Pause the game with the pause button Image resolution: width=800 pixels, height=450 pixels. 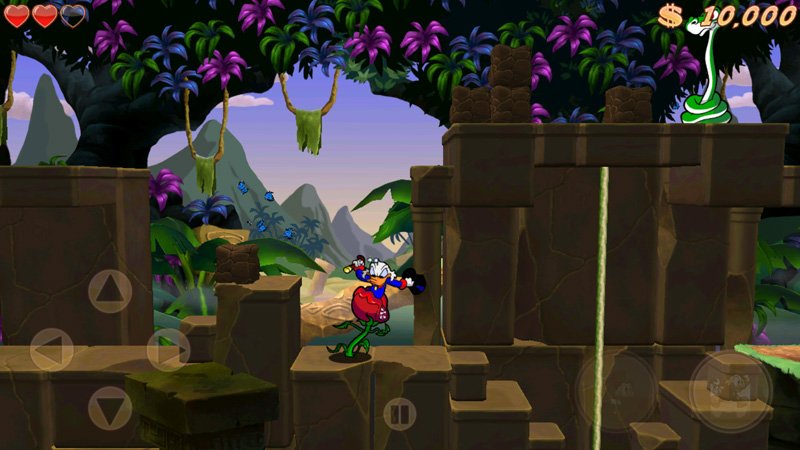coord(400,413)
